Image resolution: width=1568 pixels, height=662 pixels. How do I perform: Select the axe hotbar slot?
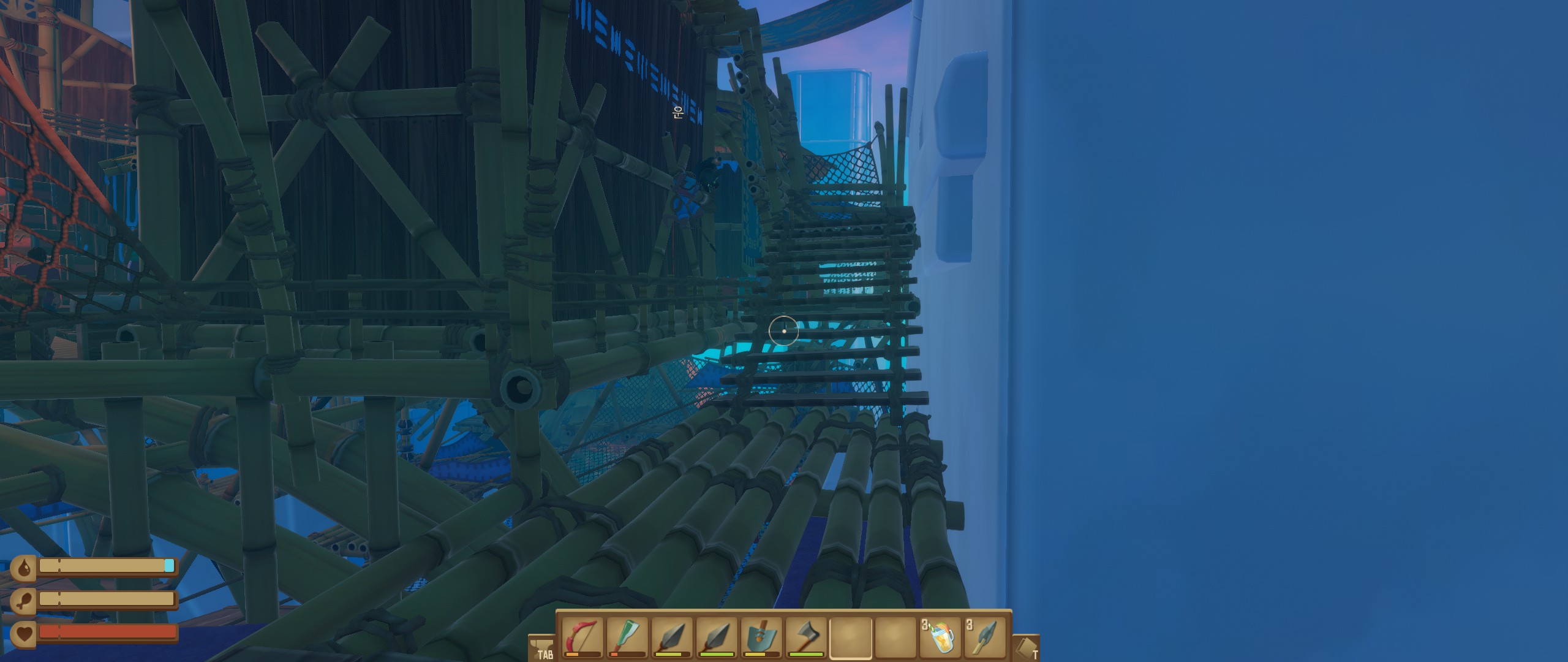[x=806, y=637]
